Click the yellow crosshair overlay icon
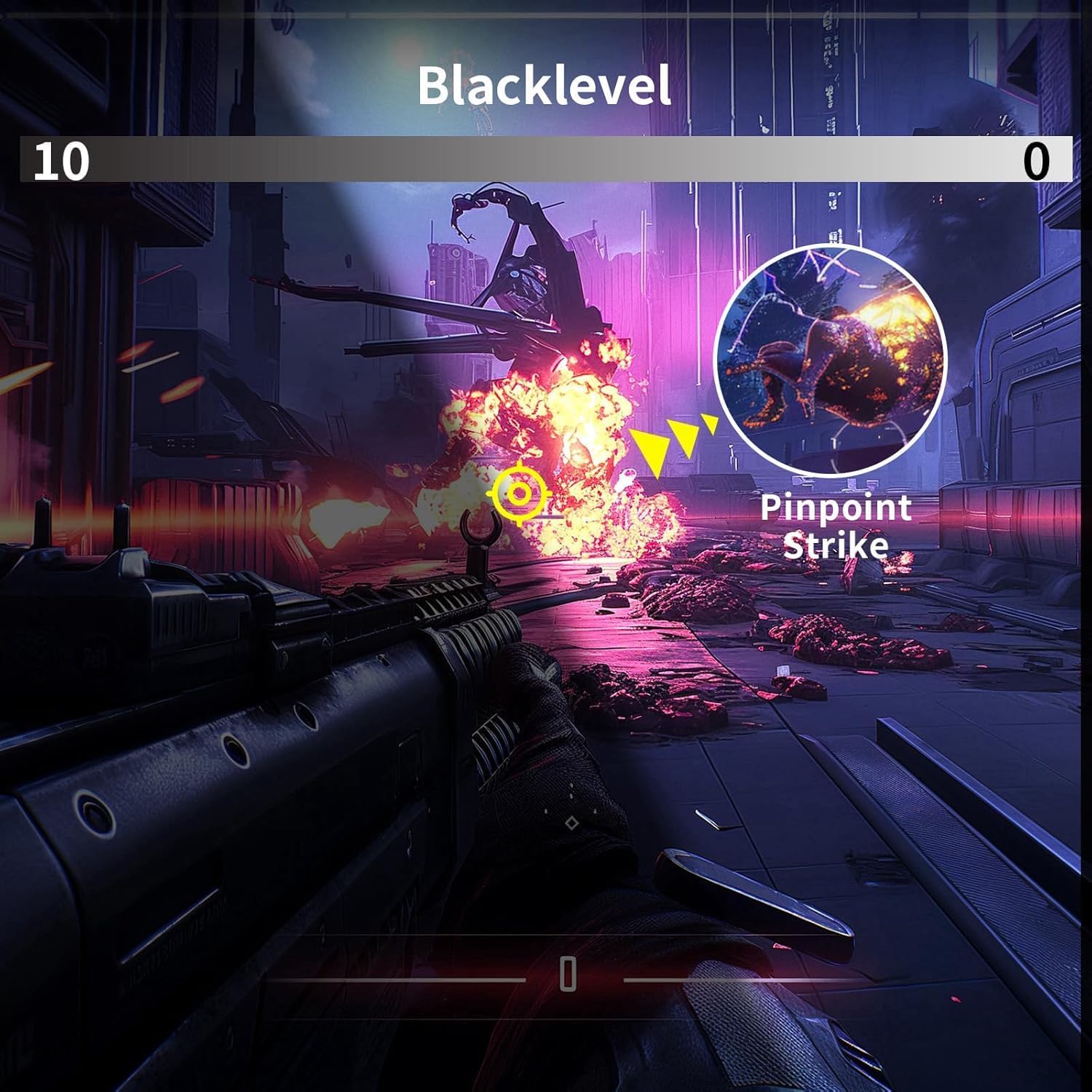The image size is (1092, 1092). pos(518,494)
